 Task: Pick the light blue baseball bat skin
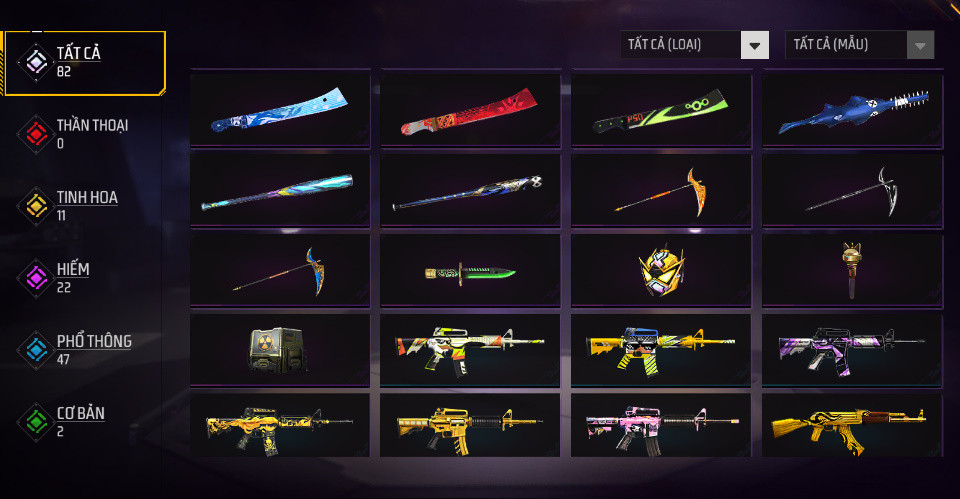[x=280, y=190]
